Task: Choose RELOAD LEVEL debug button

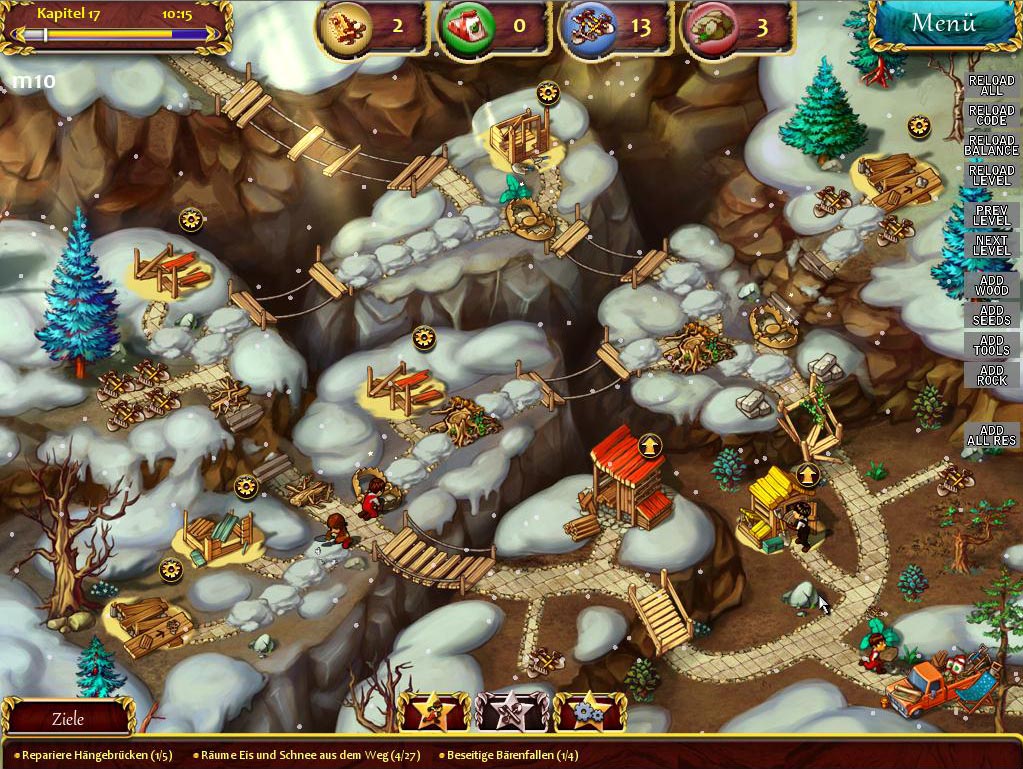Action: click(991, 176)
